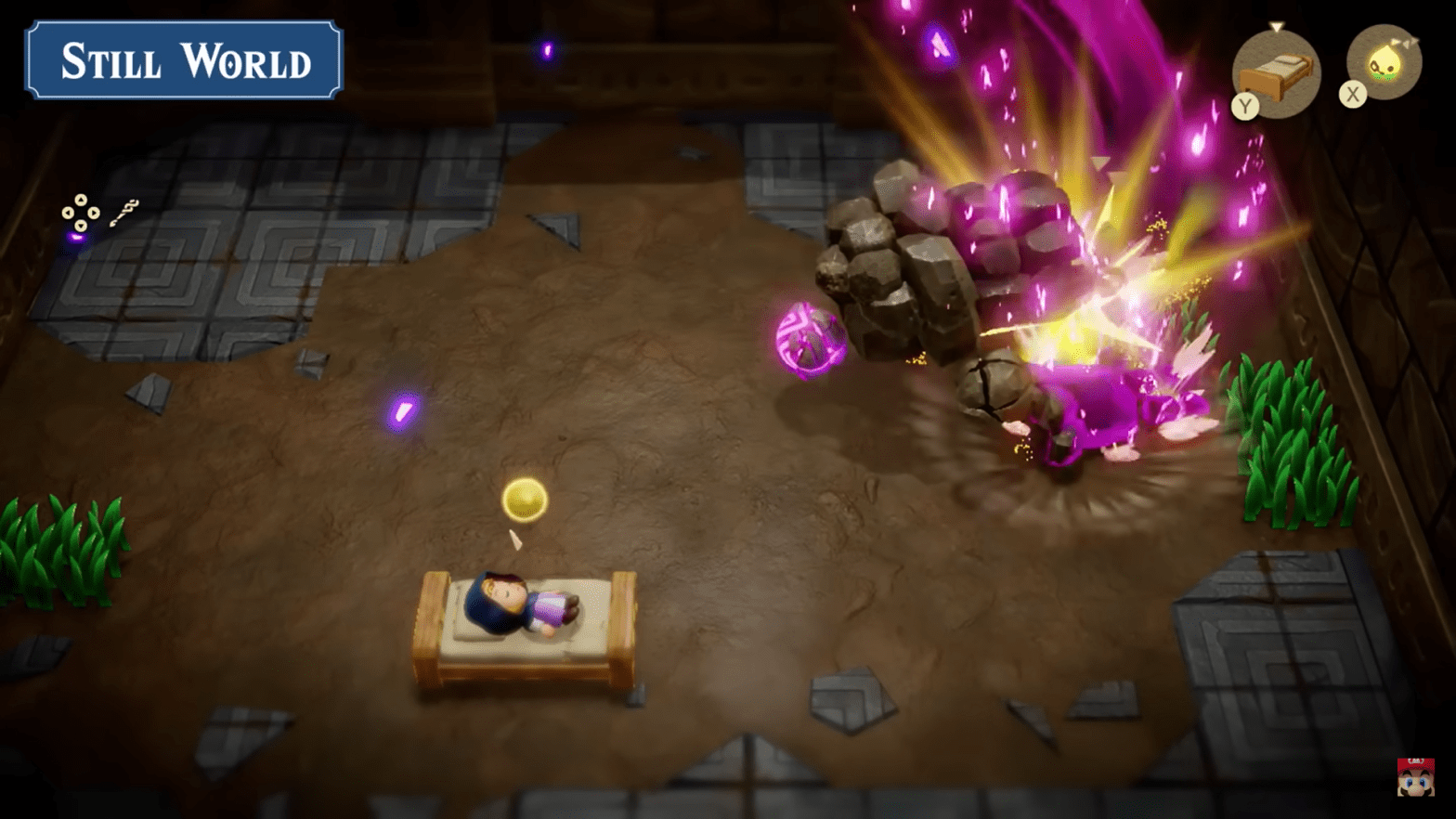Click the Tri Rod icon

pos(124,213)
